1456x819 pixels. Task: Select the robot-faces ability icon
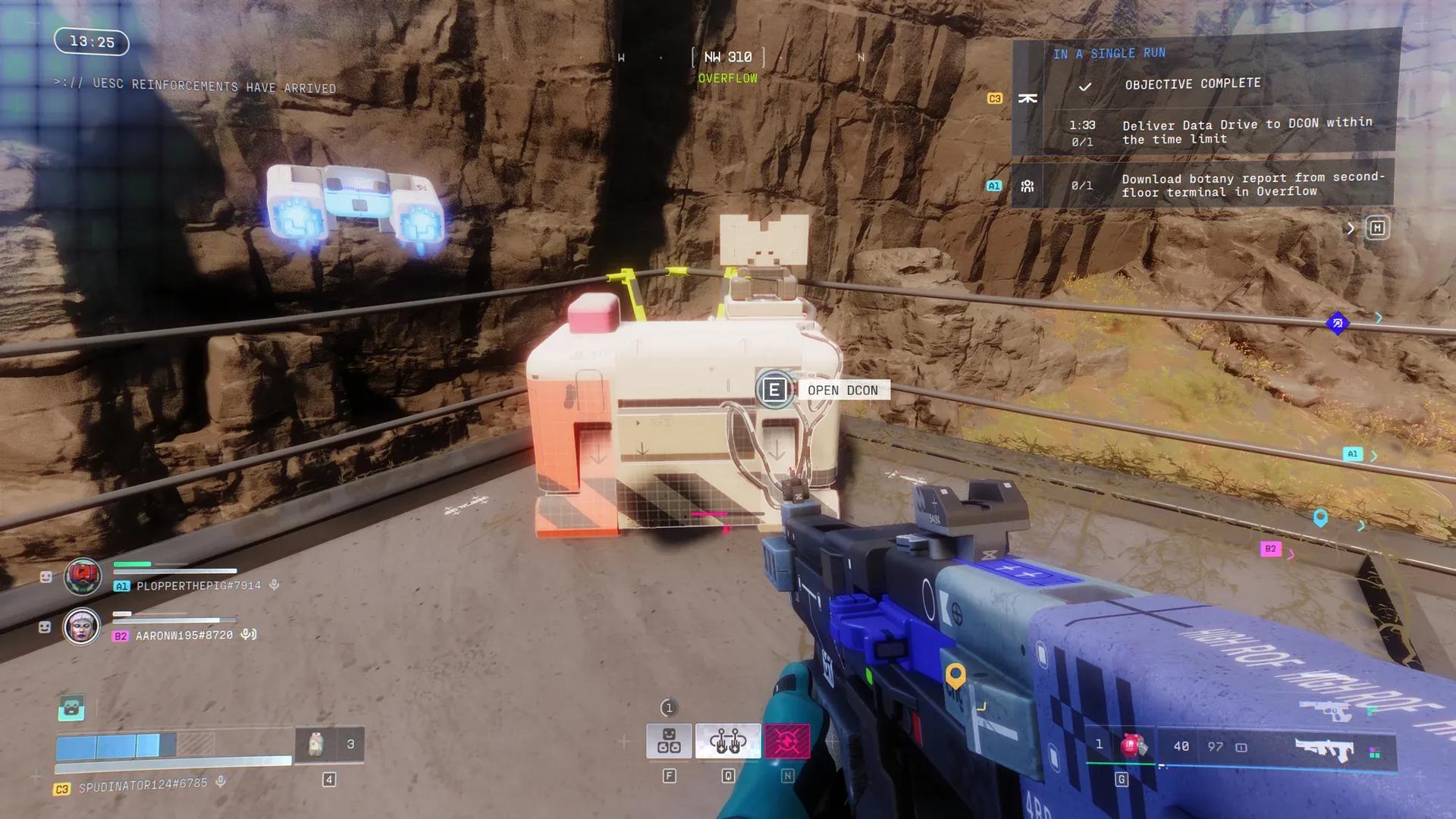click(669, 741)
